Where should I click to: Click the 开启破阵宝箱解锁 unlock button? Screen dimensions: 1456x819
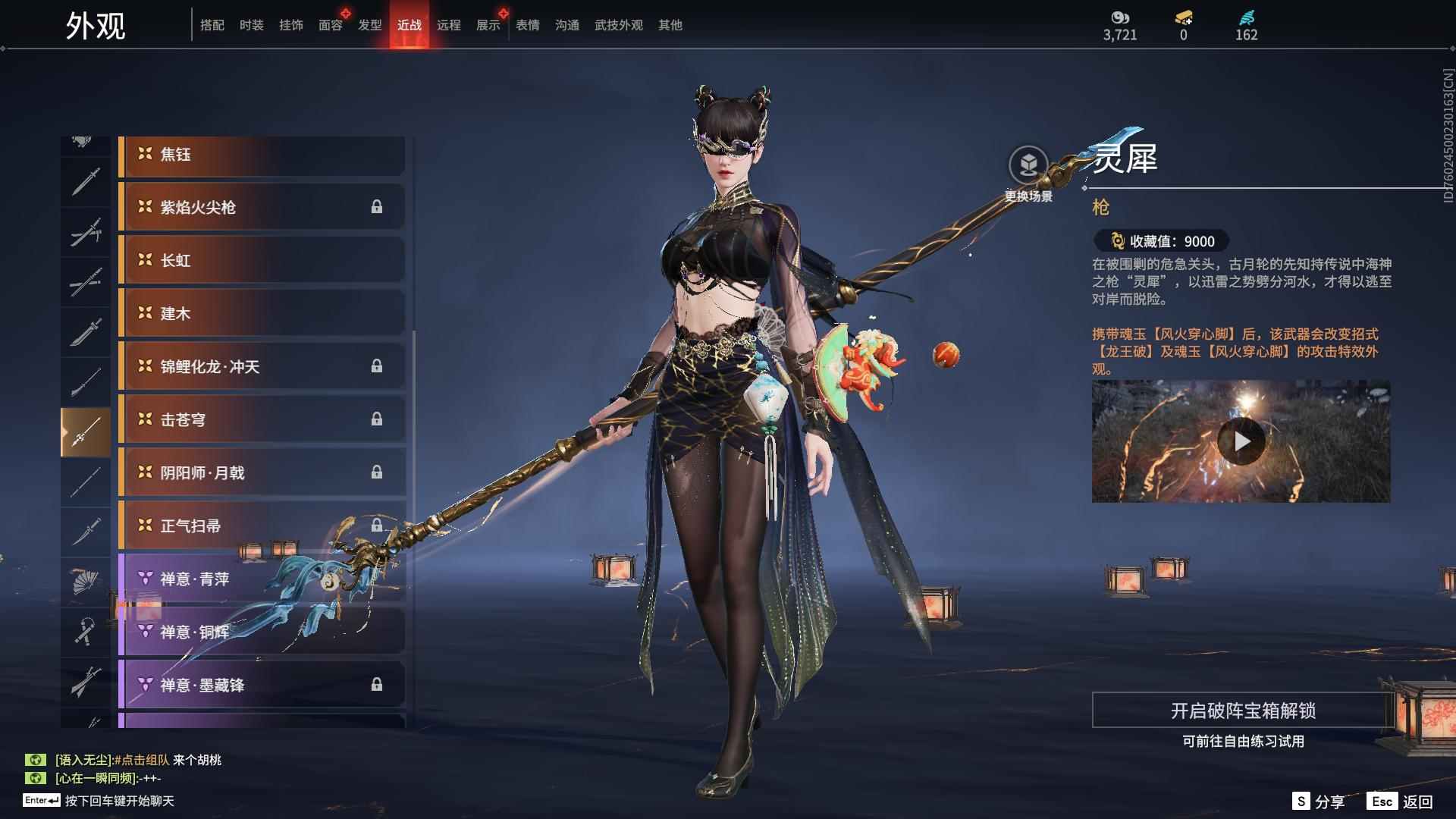point(1242,711)
